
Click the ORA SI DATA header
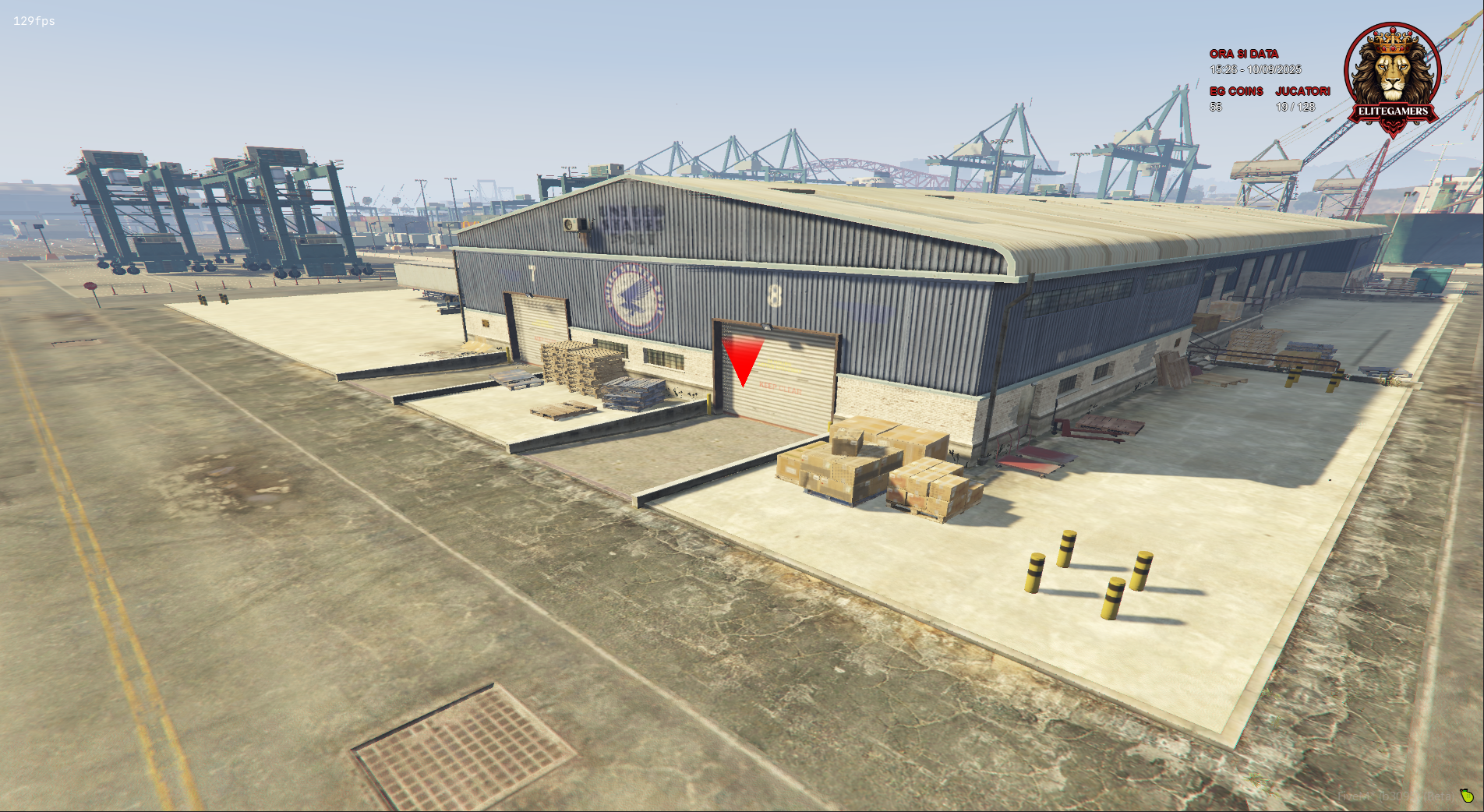[1244, 54]
